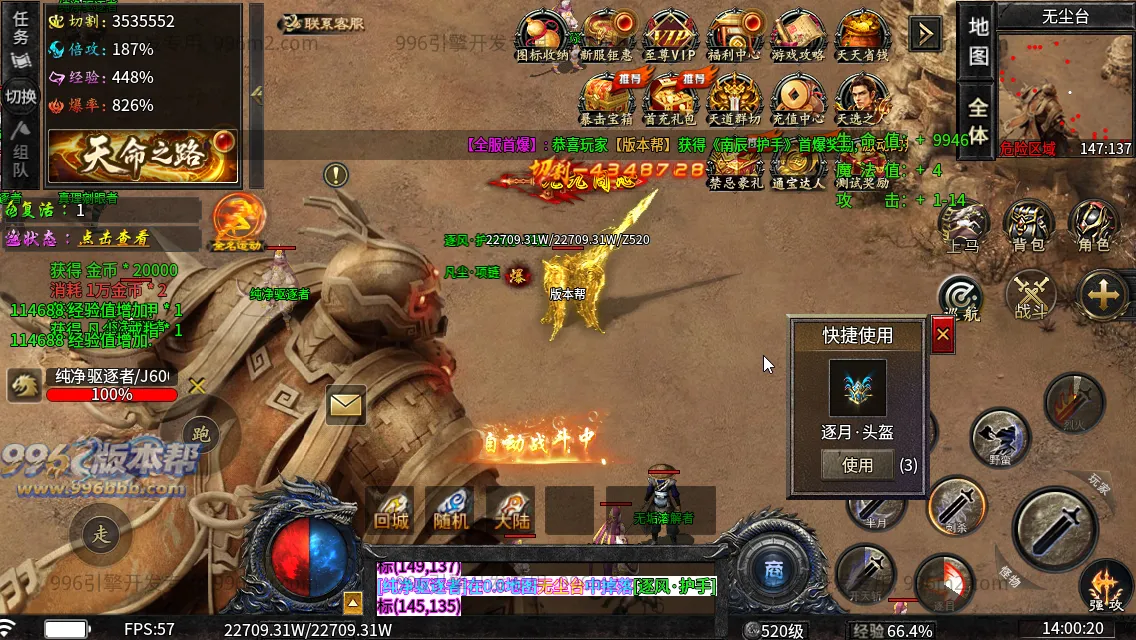Open the 至尊VIP menu

pos(669,35)
